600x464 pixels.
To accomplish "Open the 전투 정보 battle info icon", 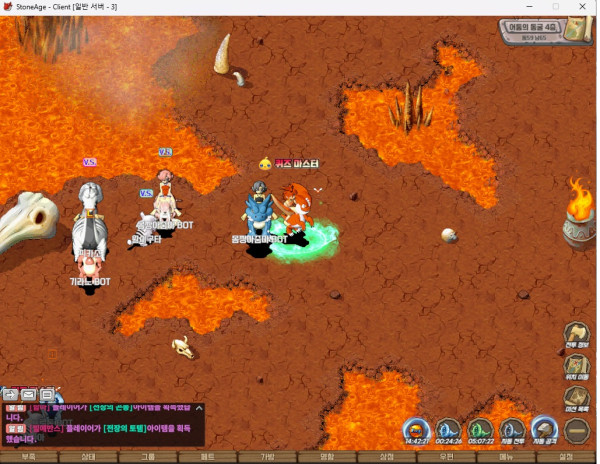I will click(x=576, y=336).
